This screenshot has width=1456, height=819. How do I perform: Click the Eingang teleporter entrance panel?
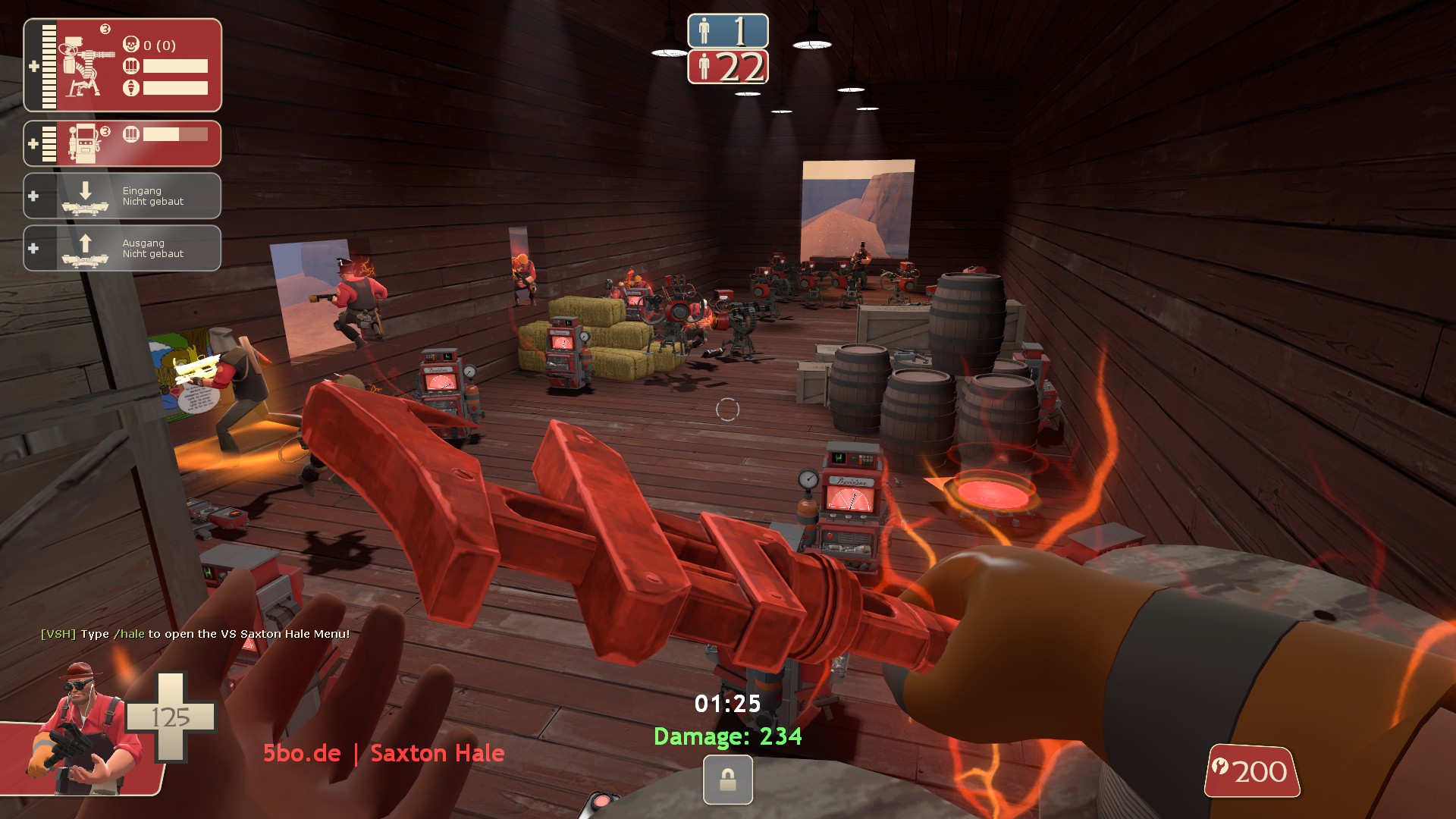coord(122,196)
